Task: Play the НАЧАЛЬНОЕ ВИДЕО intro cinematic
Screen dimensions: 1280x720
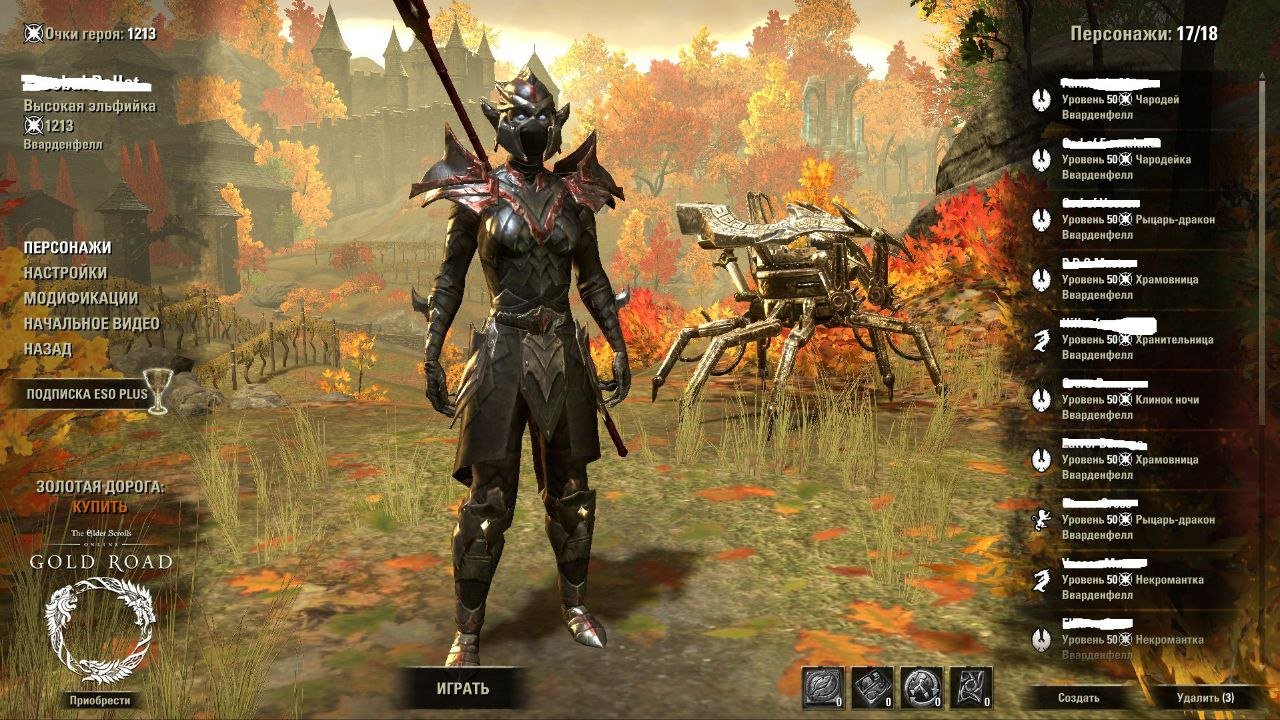Action: click(x=92, y=323)
